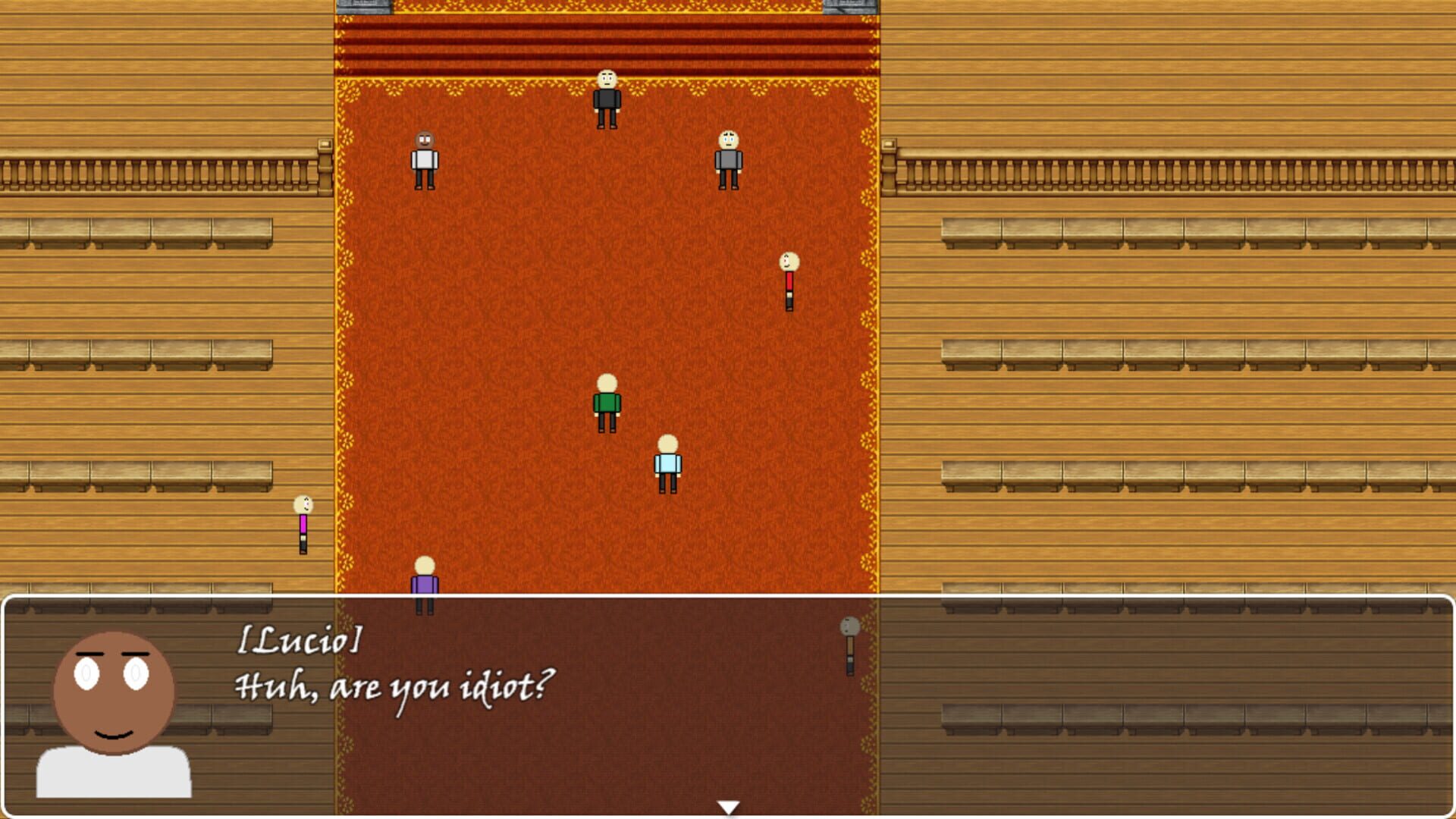Click the NPC in the black suit at the top

(x=607, y=100)
